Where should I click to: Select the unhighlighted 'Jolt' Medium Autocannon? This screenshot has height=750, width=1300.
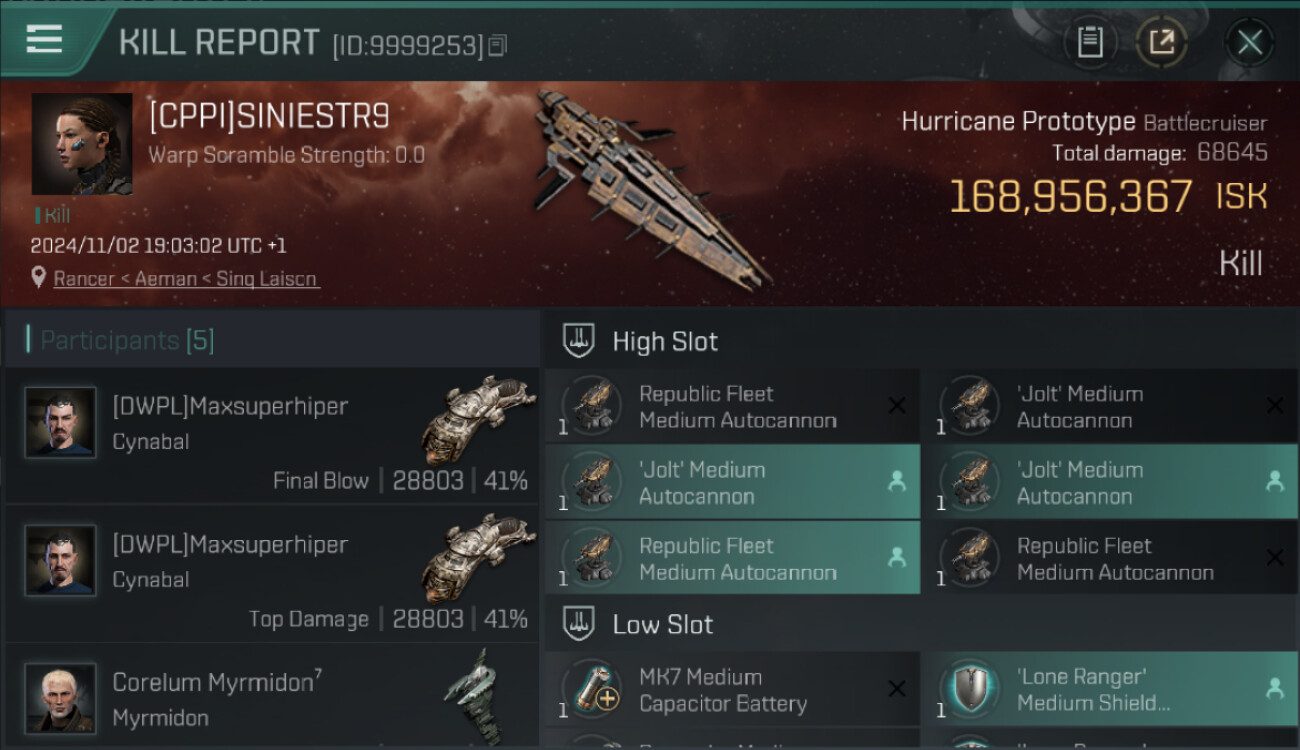1109,407
